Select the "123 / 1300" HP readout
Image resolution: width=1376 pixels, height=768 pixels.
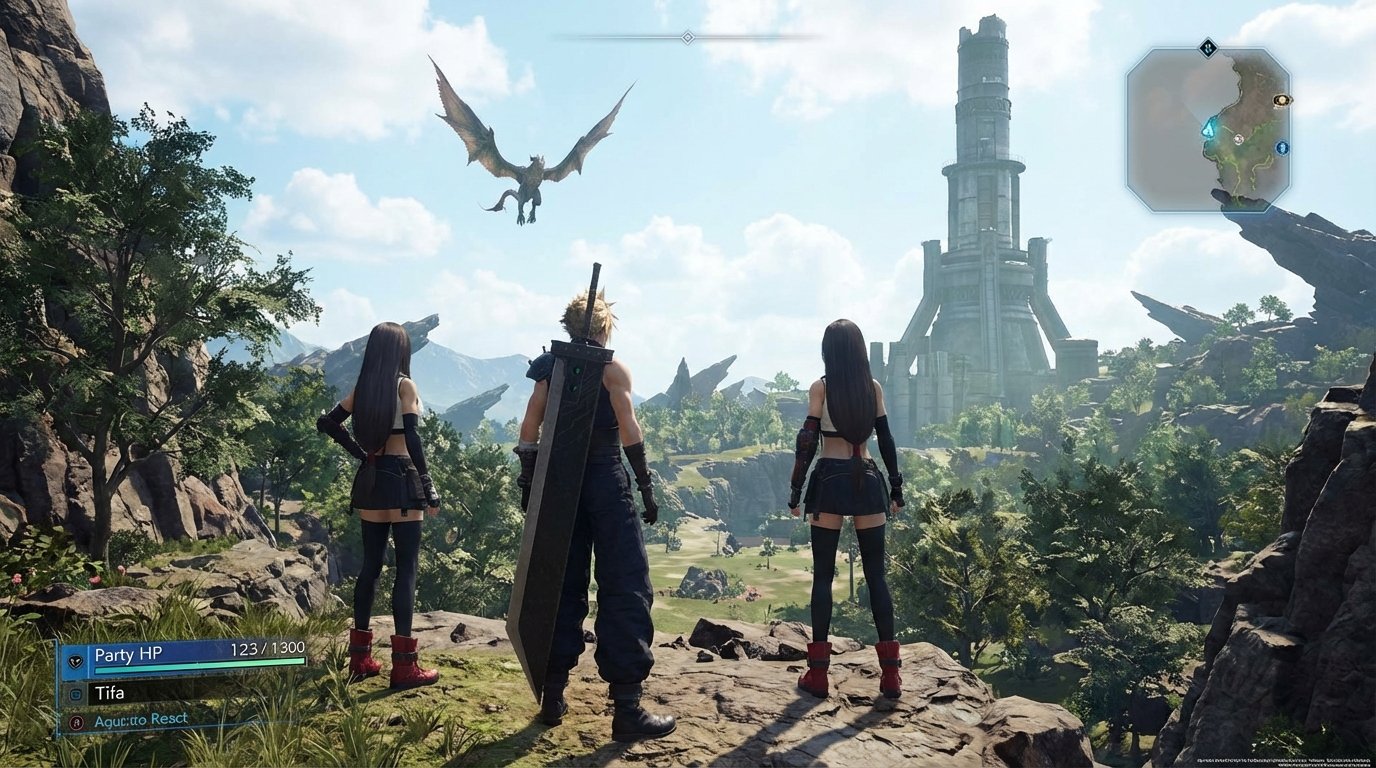point(267,647)
